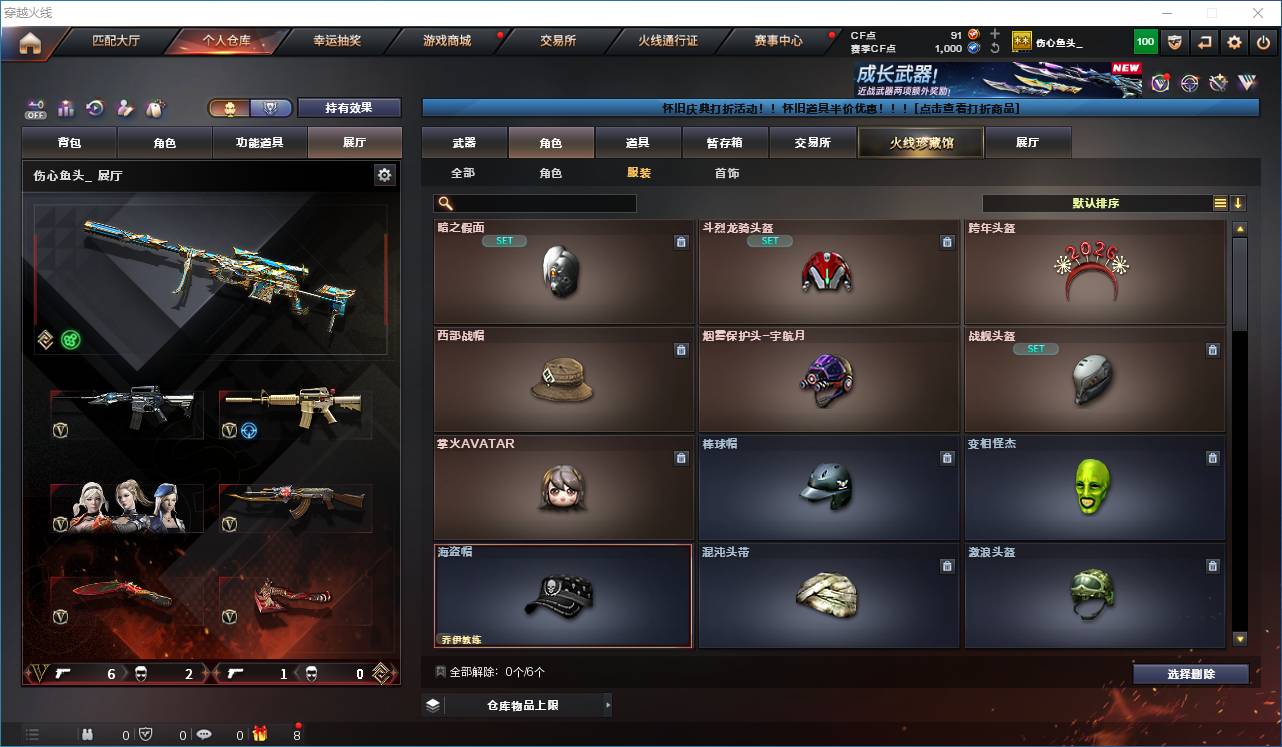Image resolution: width=1282 pixels, height=747 pixels.
Task: Select the history refresh icon in the left toolbar
Action: tap(95, 108)
